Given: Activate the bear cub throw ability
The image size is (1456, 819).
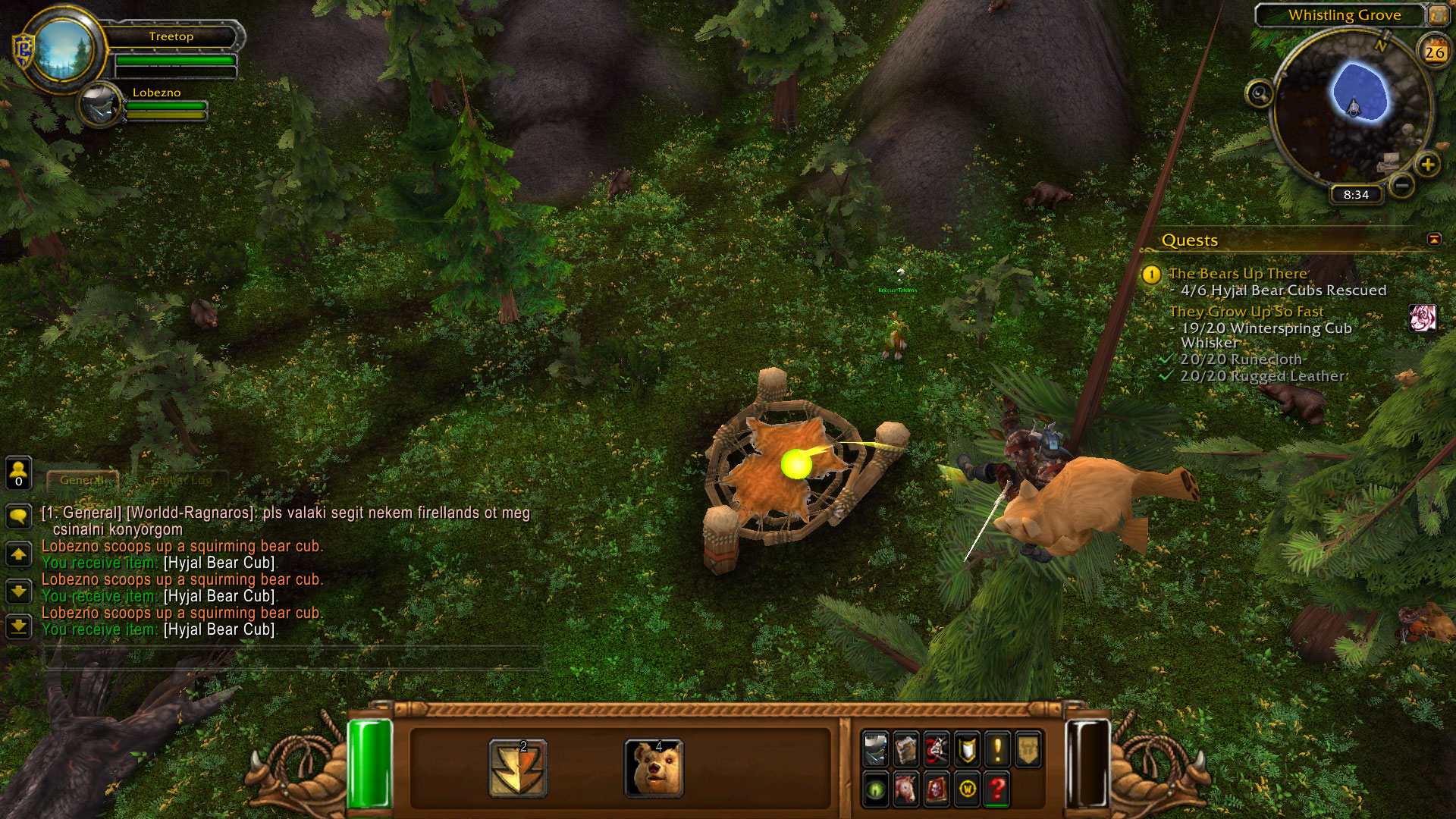Looking at the screenshot, I should pos(654,768).
